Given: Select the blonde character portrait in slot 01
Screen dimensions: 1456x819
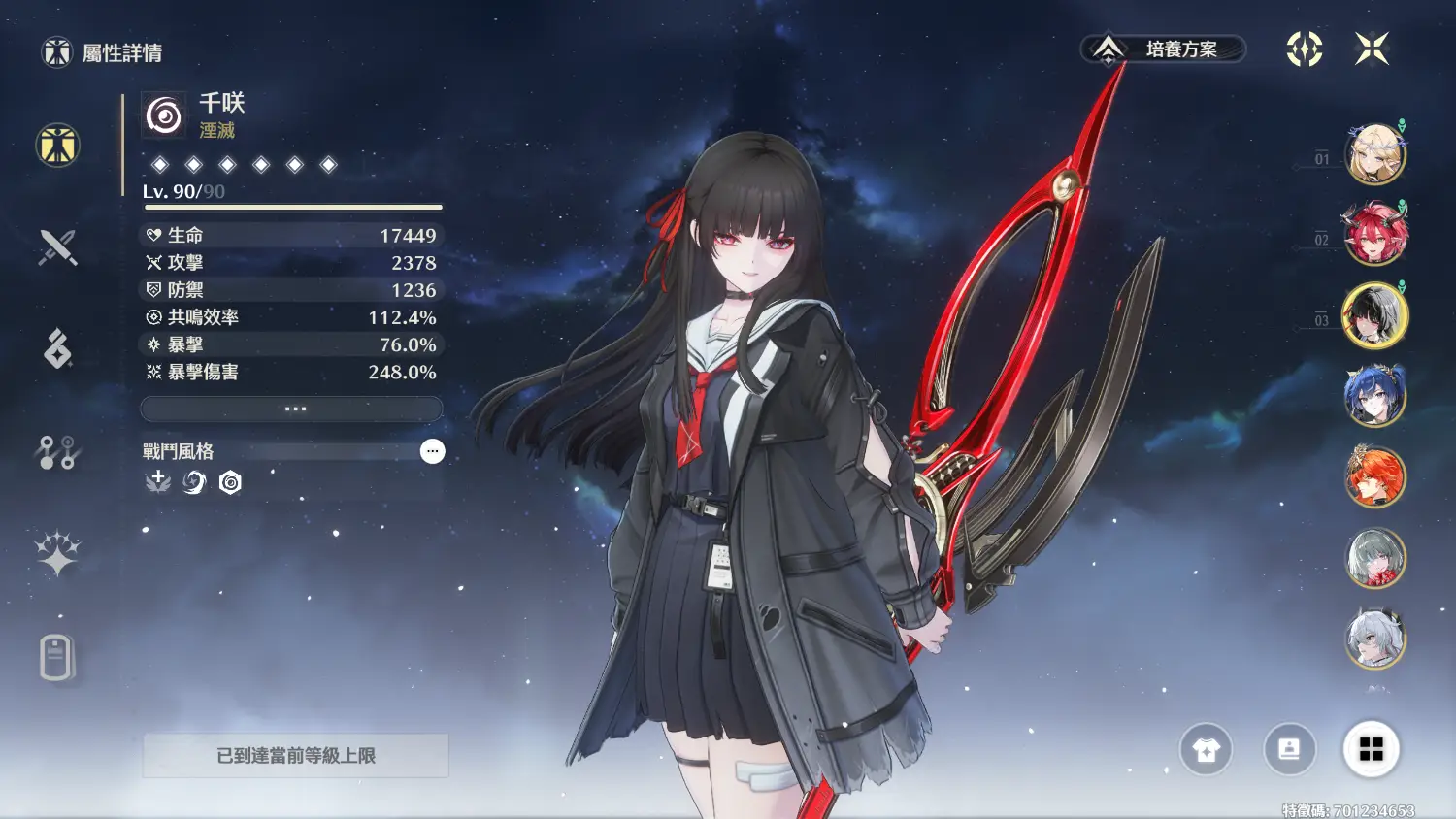Looking at the screenshot, I should click(x=1374, y=154).
